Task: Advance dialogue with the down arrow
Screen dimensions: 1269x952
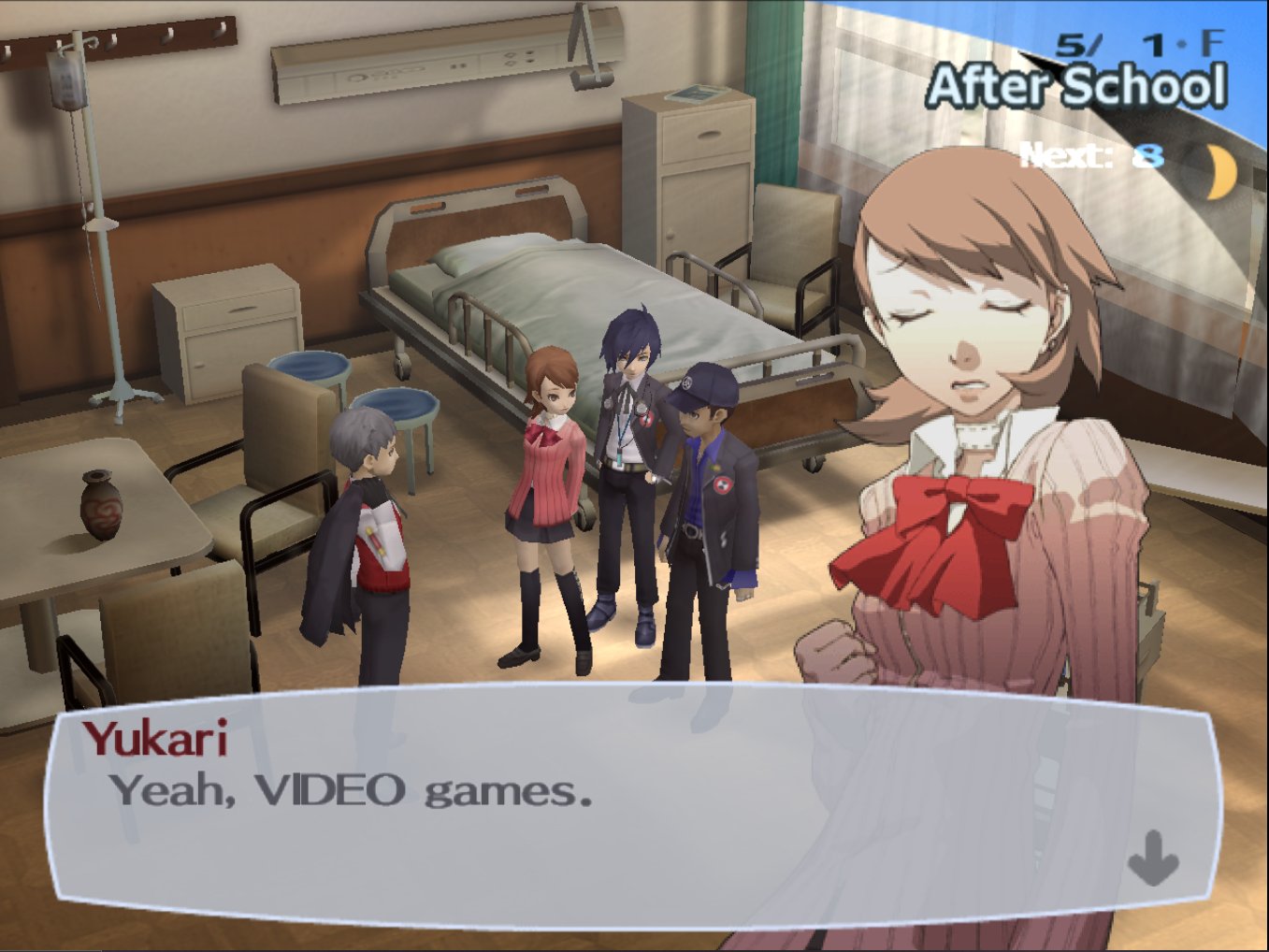Action: coord(1152,858)
